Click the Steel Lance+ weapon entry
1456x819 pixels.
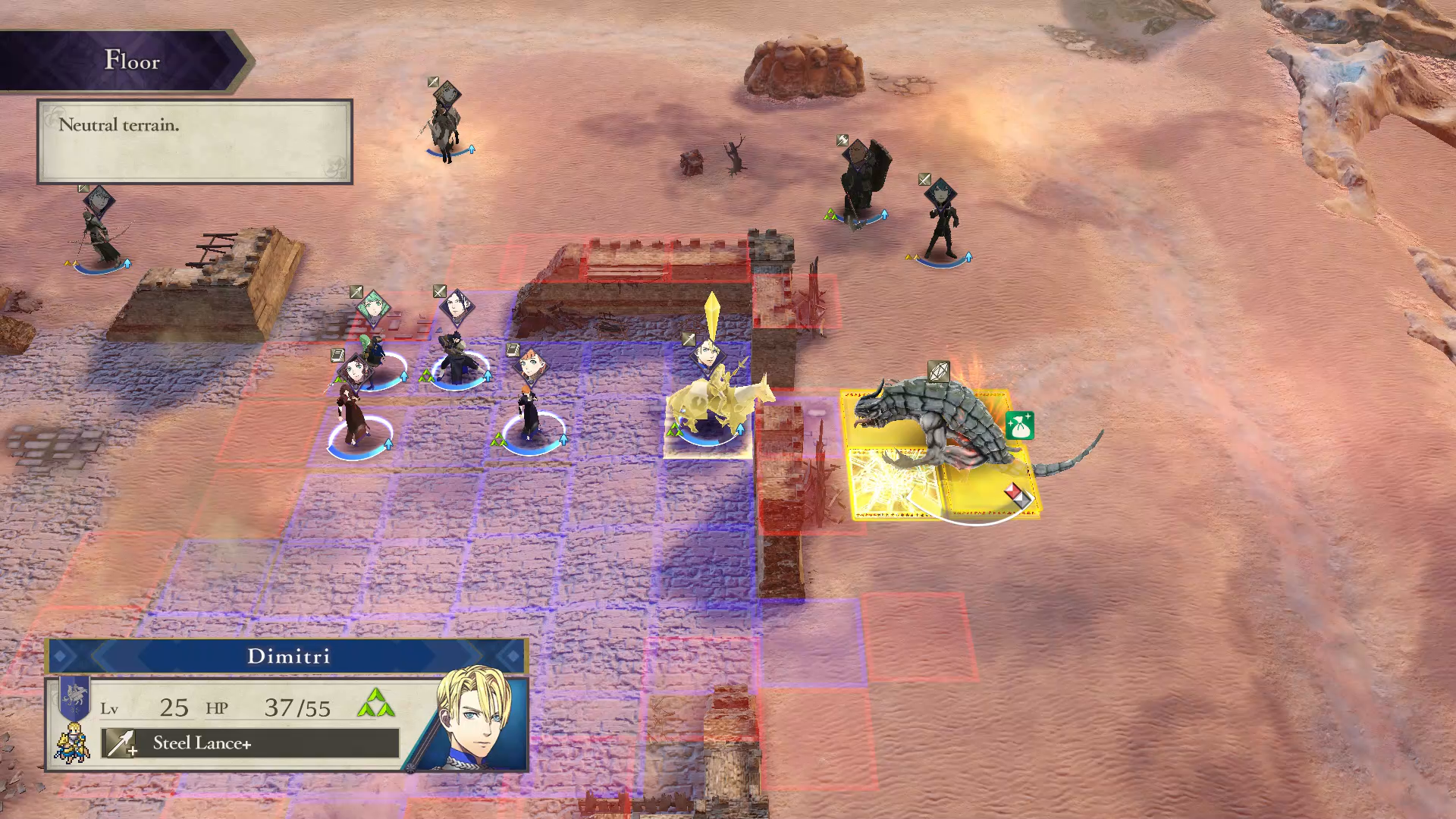click(x=250, y=743)
